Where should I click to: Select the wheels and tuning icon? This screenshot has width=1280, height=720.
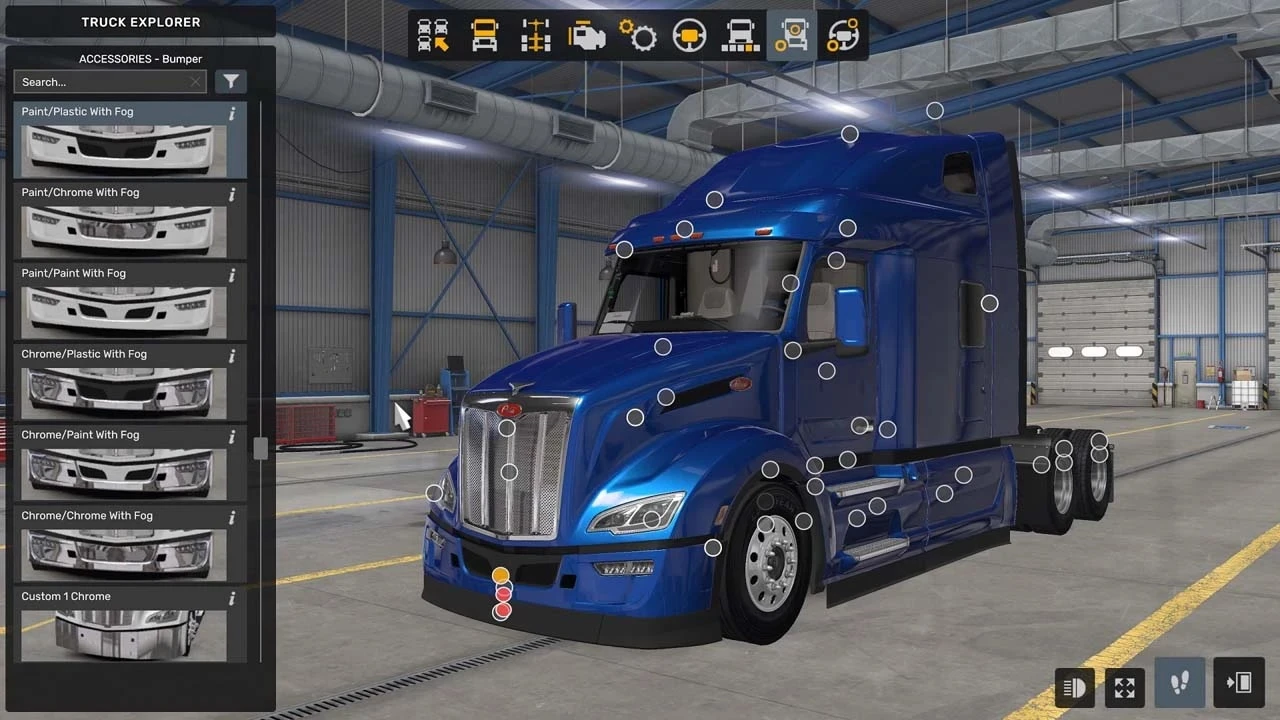(842, 35)
